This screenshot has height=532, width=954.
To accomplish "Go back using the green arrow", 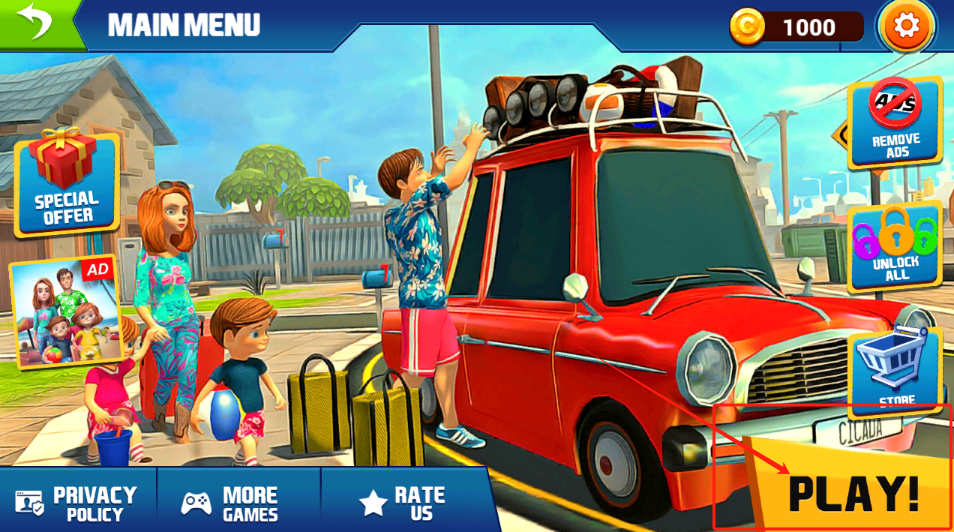I will 36,22.
